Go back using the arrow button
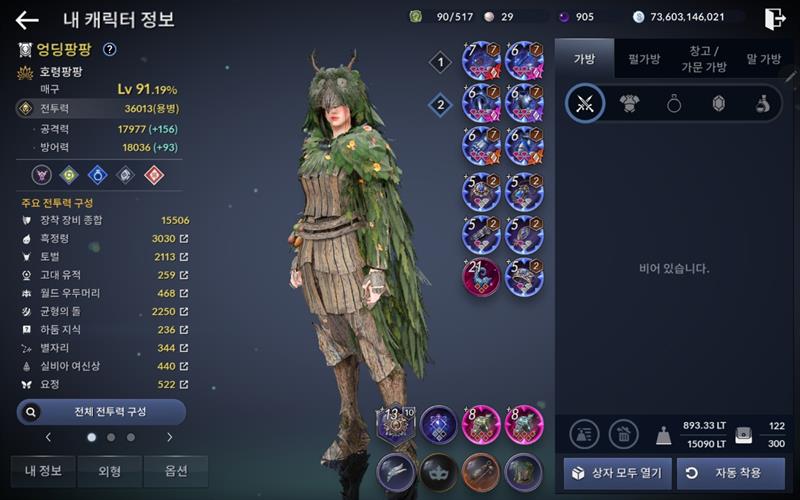The height and width of the screenshot is (500, 800). (27, 20)
